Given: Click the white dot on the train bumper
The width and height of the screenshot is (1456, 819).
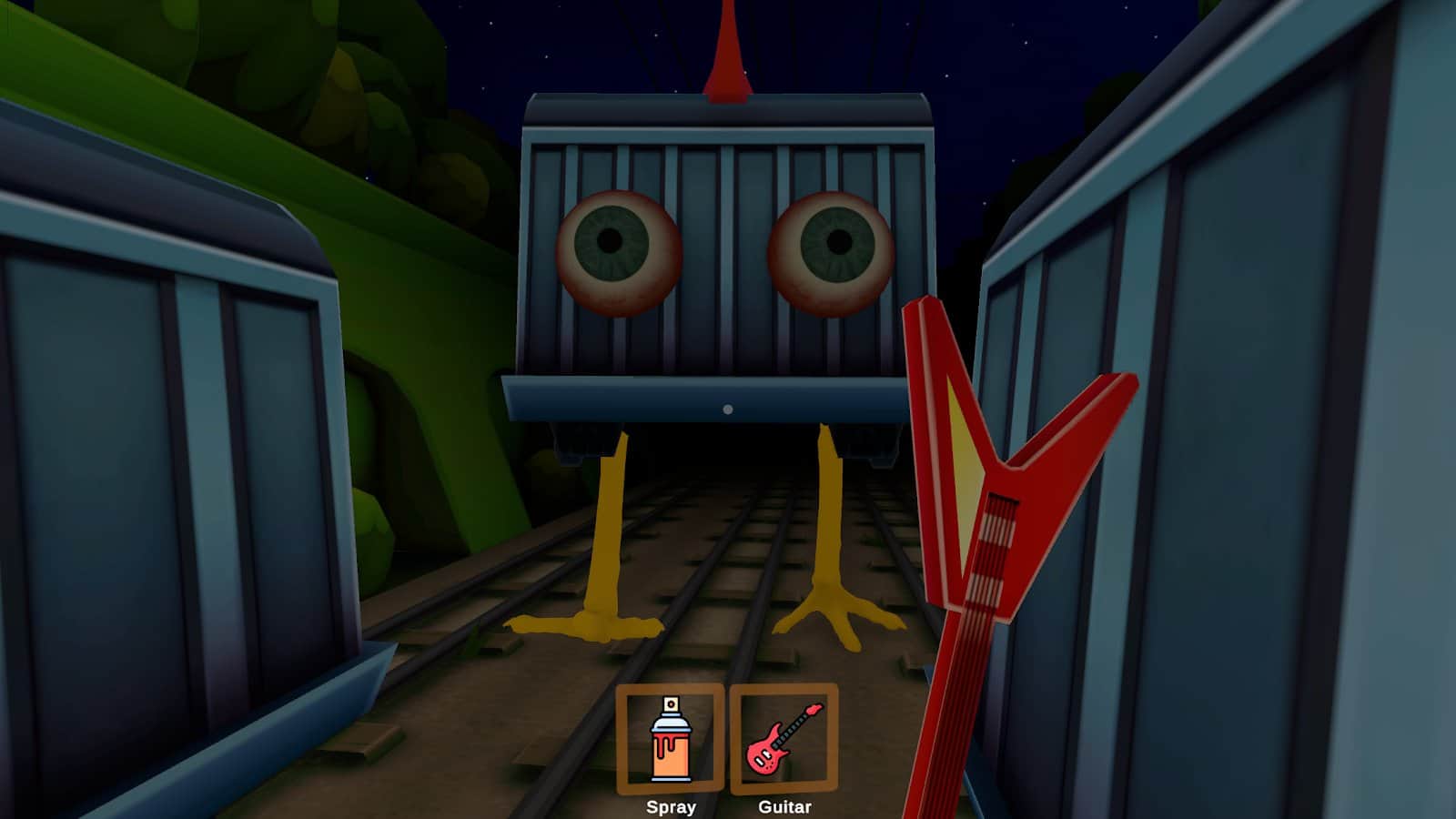Looking at the screenshot, I should 726,409.
